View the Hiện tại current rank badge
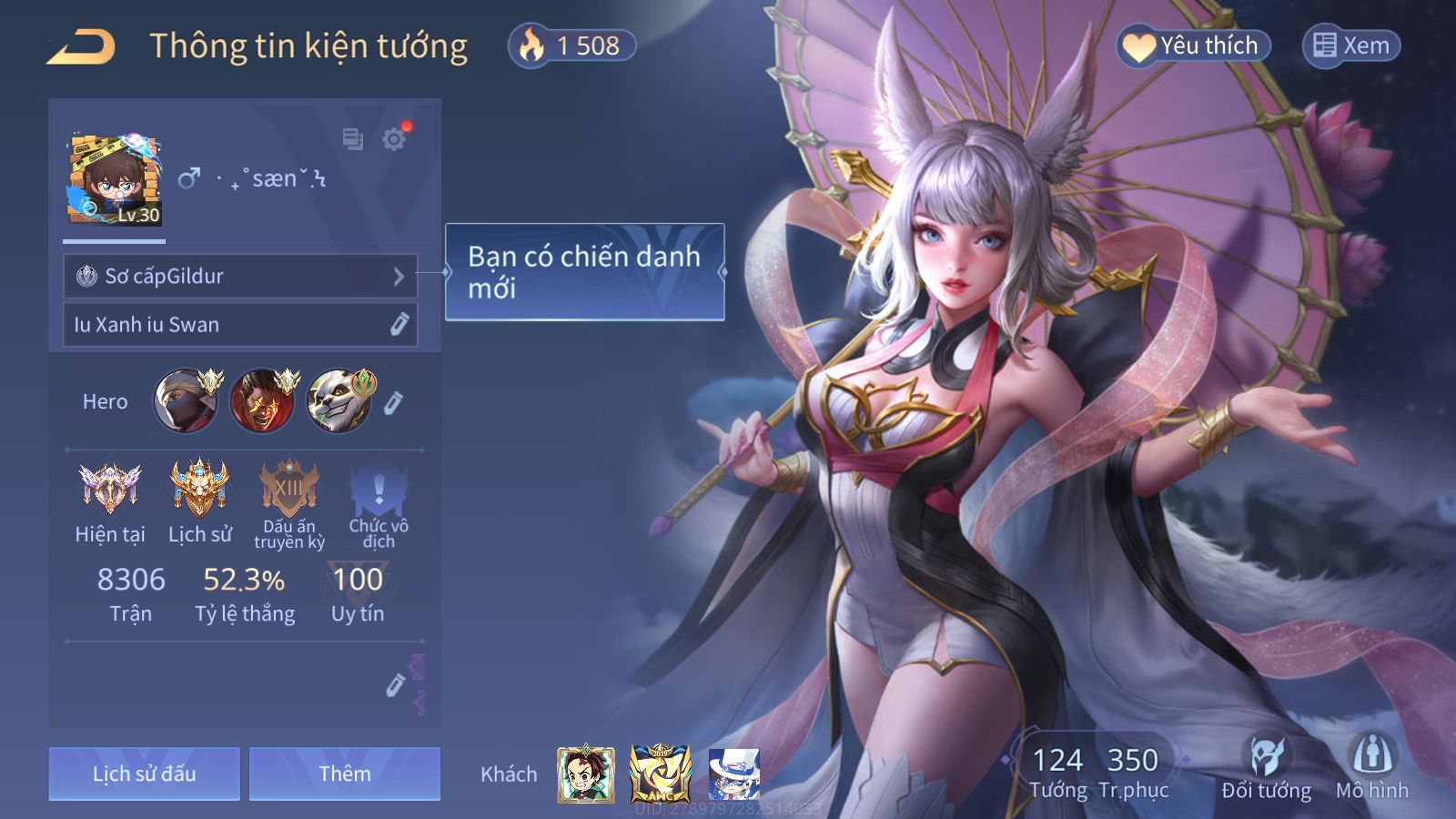Viewport: 1456px width, 819px height. pyautogui.click(x=109, y=489)
